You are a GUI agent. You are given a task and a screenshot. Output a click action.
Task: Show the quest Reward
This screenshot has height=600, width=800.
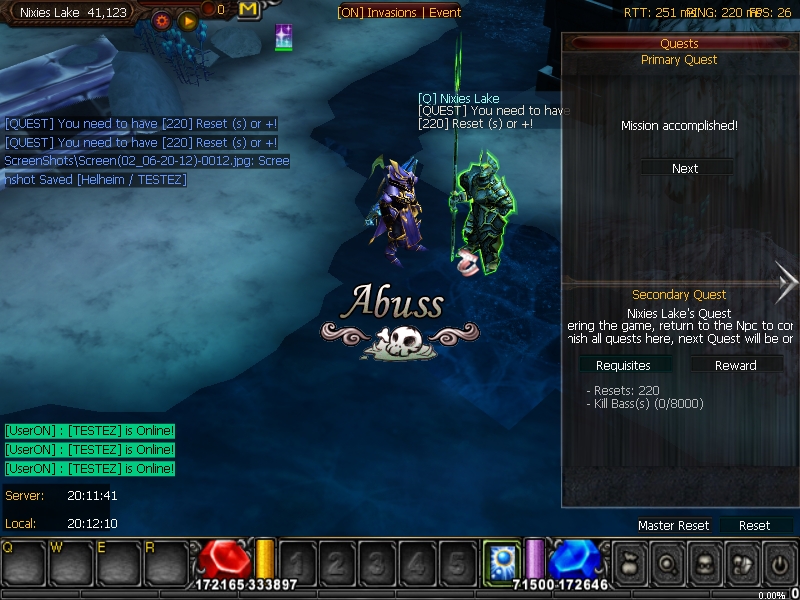pyautogui.click(x=735, y=365)
